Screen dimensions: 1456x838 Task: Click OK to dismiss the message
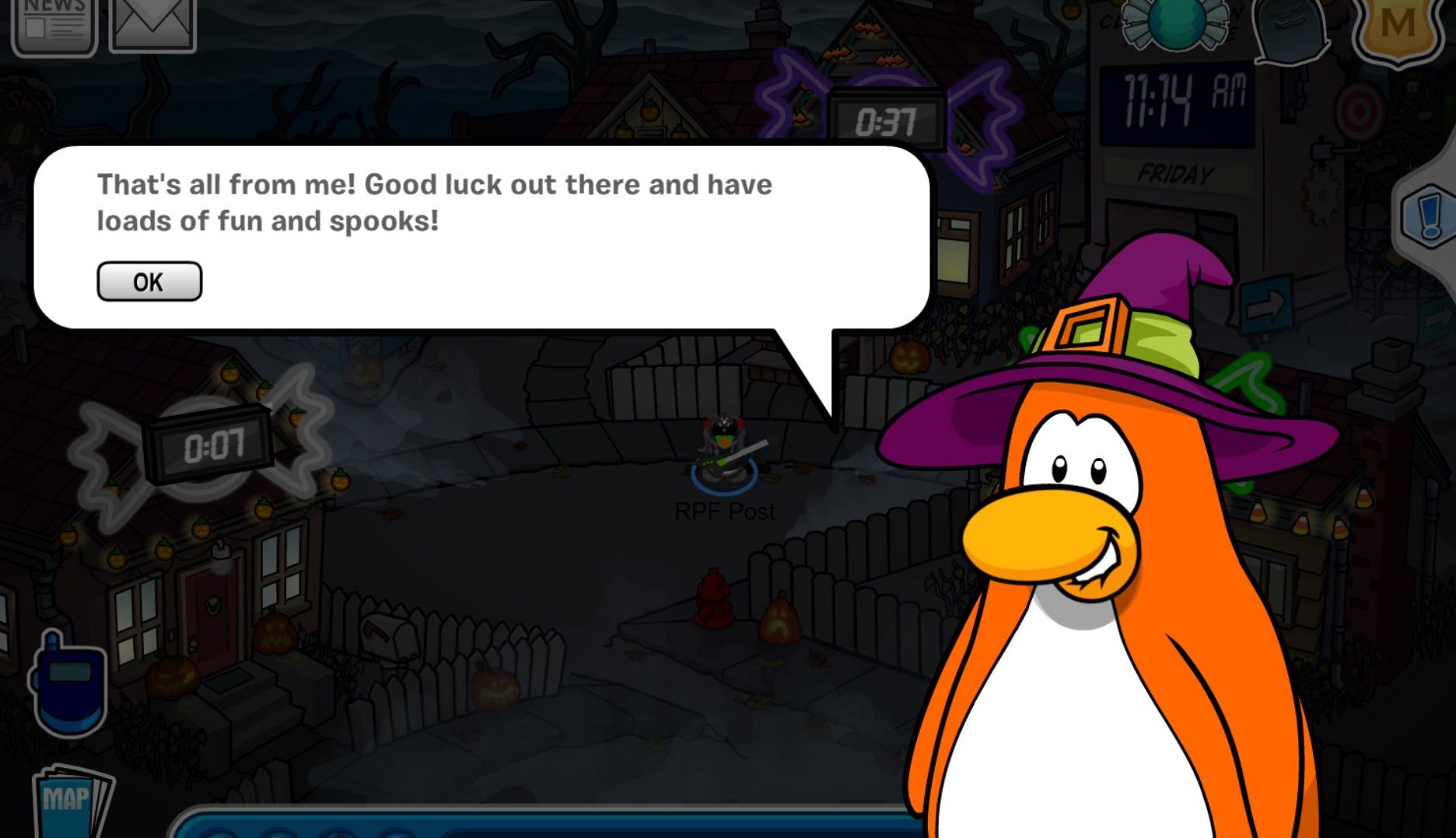(x=149, y=281)
